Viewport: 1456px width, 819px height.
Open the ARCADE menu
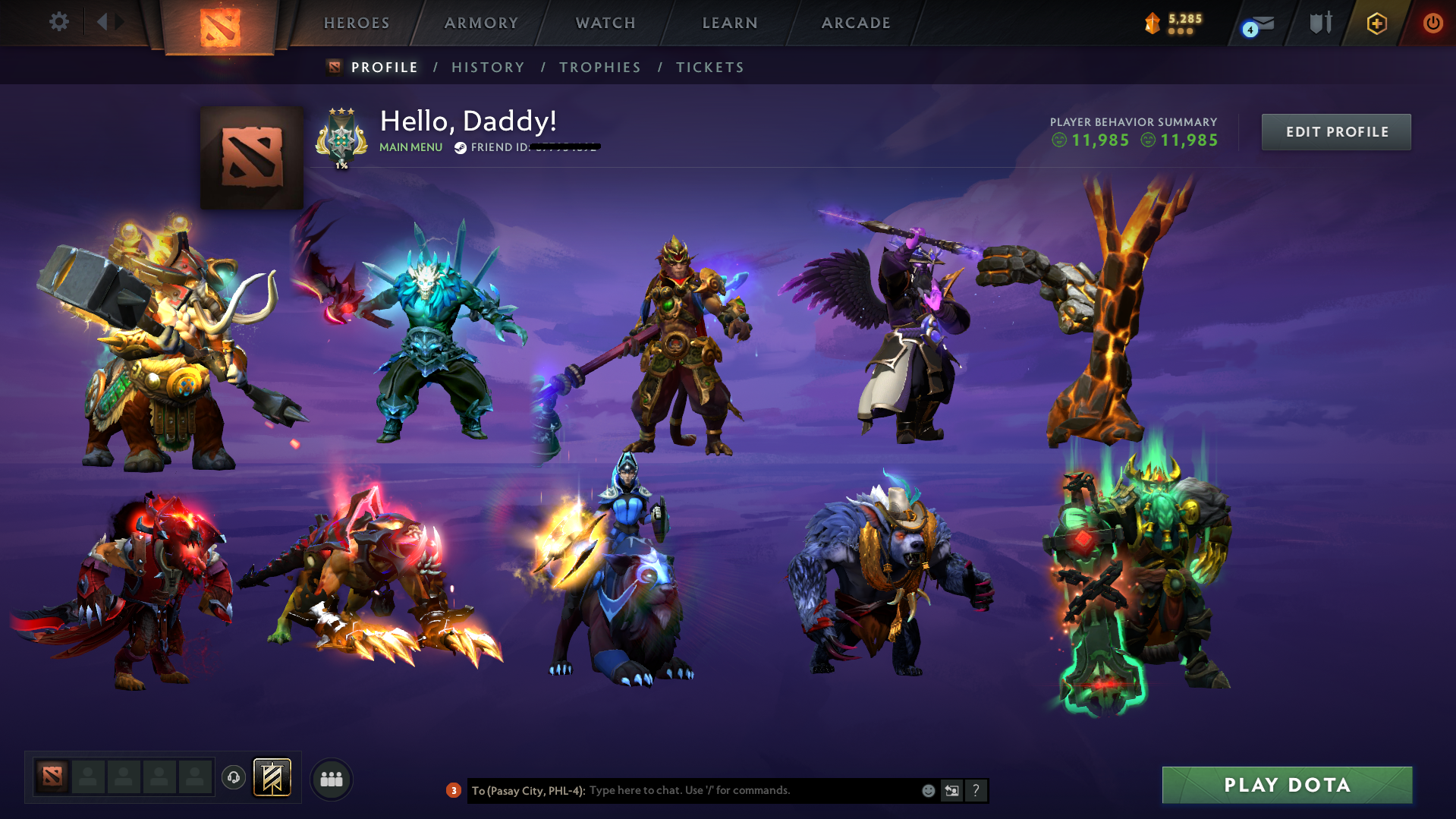856,23
